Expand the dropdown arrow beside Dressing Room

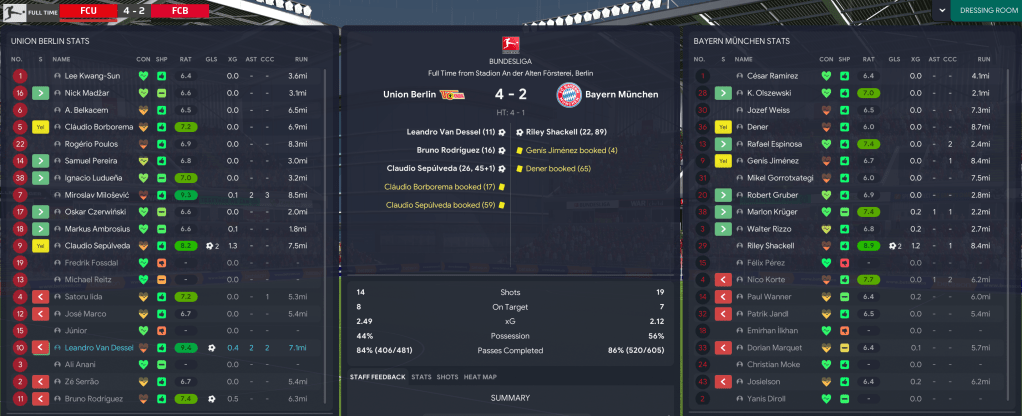[x=940, y=11]
